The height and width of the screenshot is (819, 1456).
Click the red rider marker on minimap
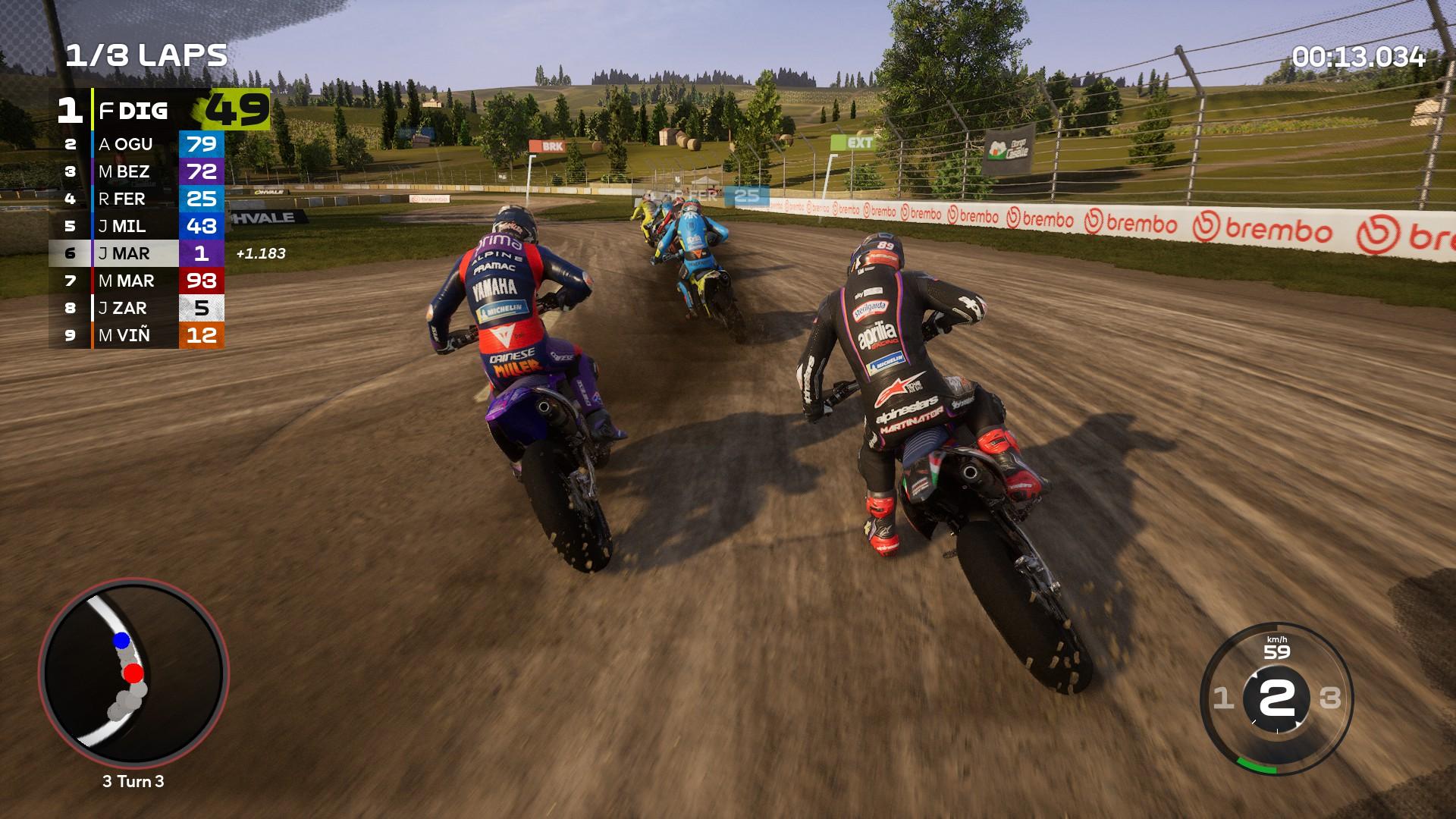pos(133,673)
